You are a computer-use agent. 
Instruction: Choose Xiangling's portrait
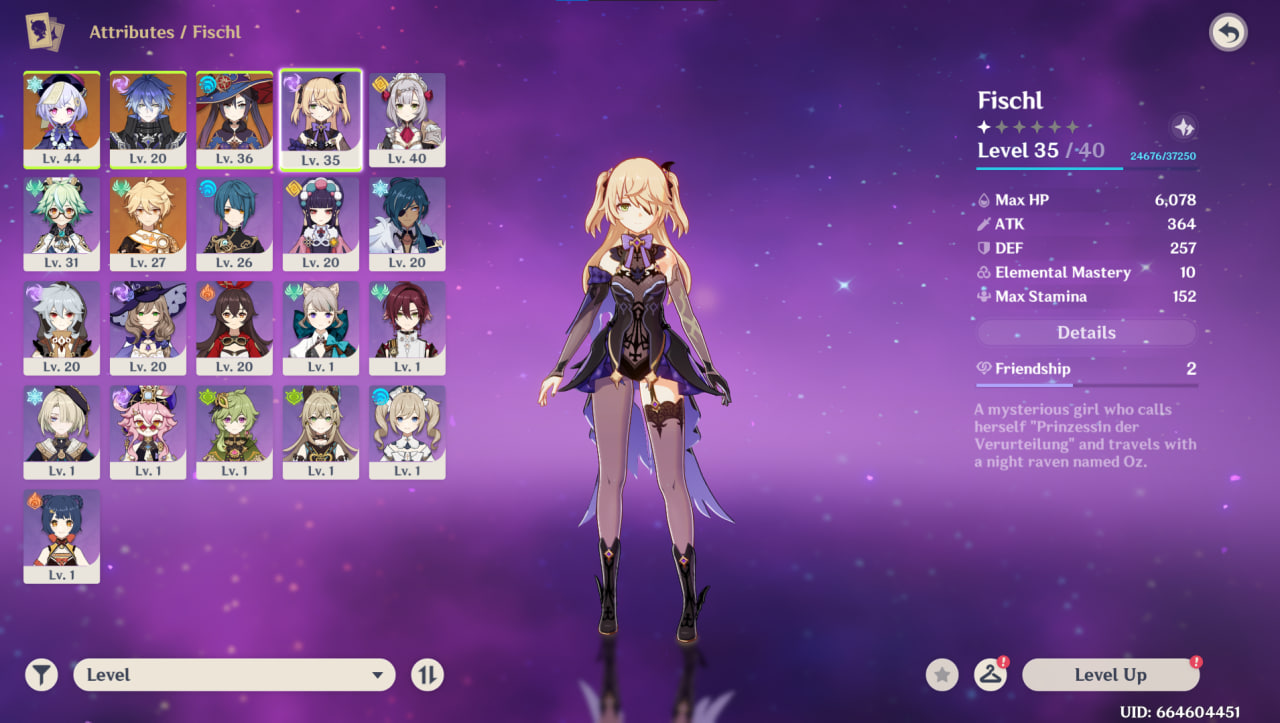pos(61,535)
